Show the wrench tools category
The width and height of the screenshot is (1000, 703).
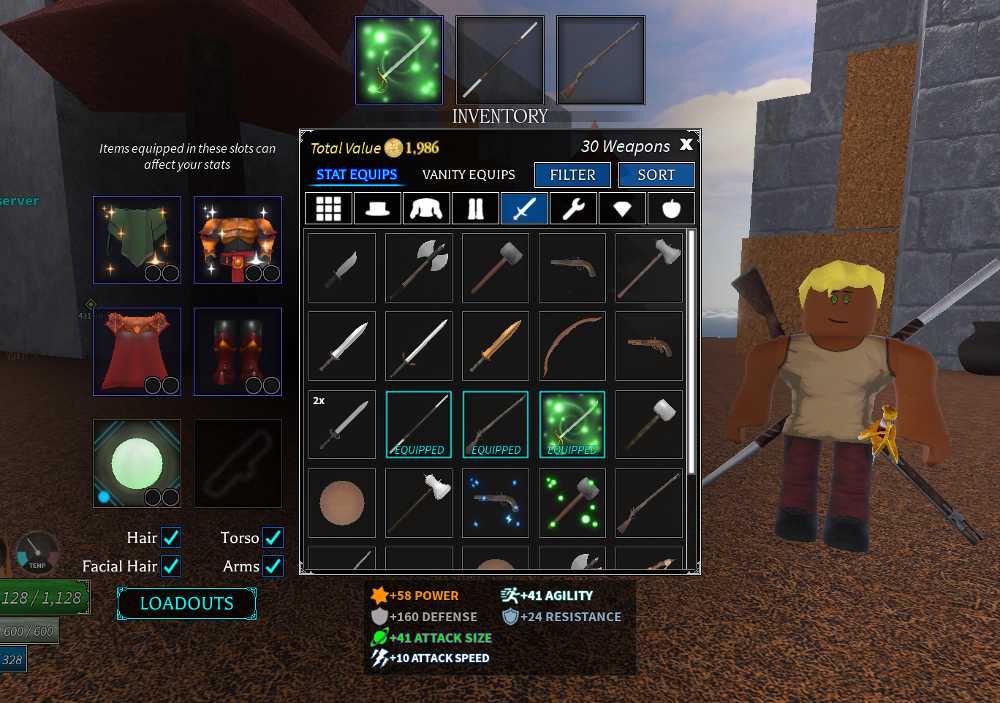[x=573, y=209]
